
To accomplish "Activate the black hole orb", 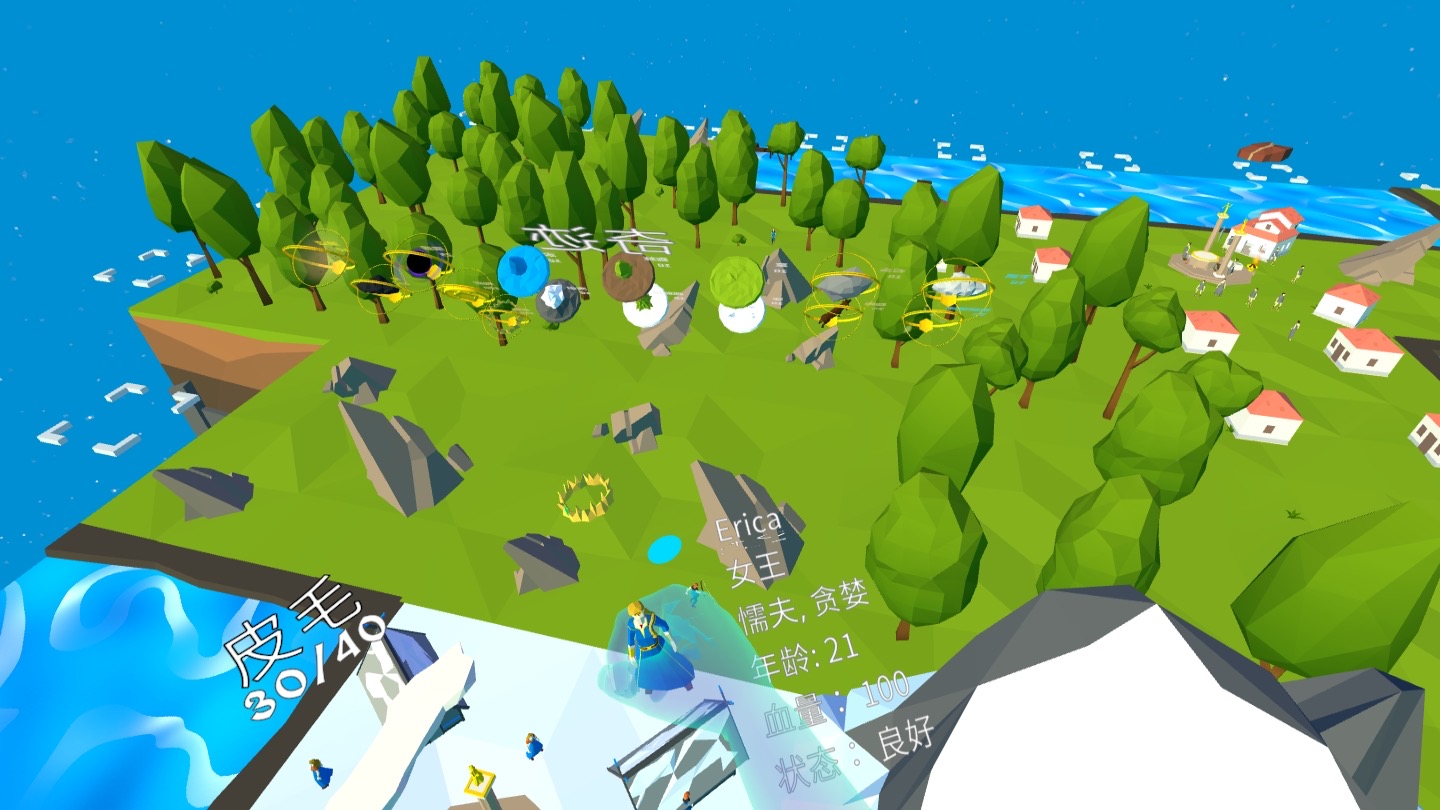I will [x=418, y=263].
